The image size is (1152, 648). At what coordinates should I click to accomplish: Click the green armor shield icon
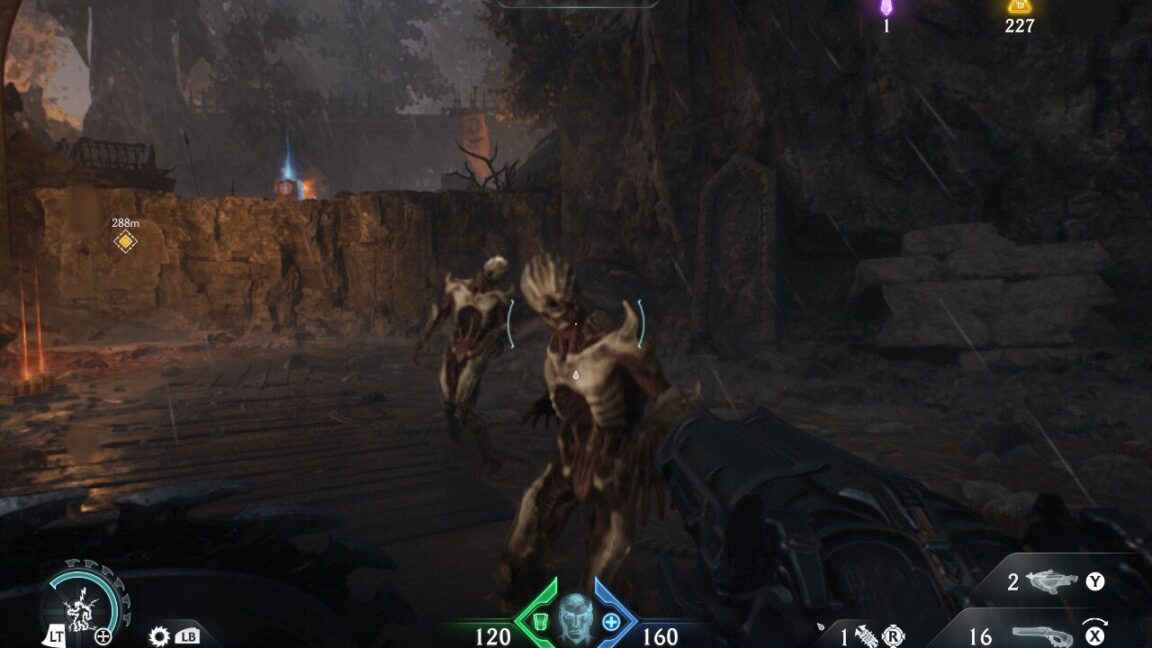click(540, 622)
